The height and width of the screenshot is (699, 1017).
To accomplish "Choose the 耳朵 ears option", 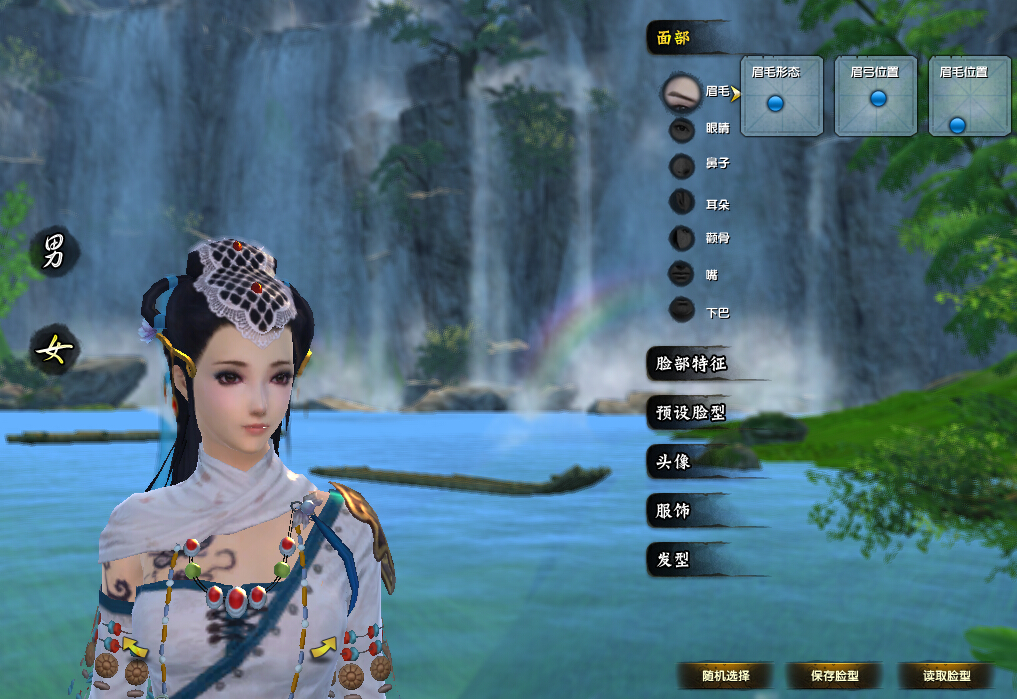I will (x=682, y=203).
